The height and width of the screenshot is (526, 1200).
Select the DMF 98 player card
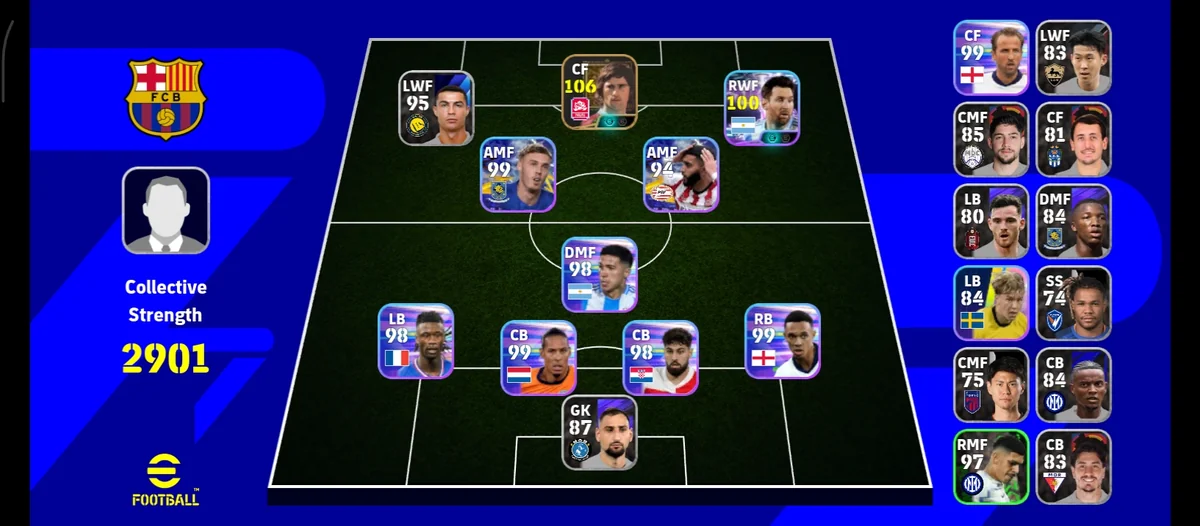coord(599,275)
